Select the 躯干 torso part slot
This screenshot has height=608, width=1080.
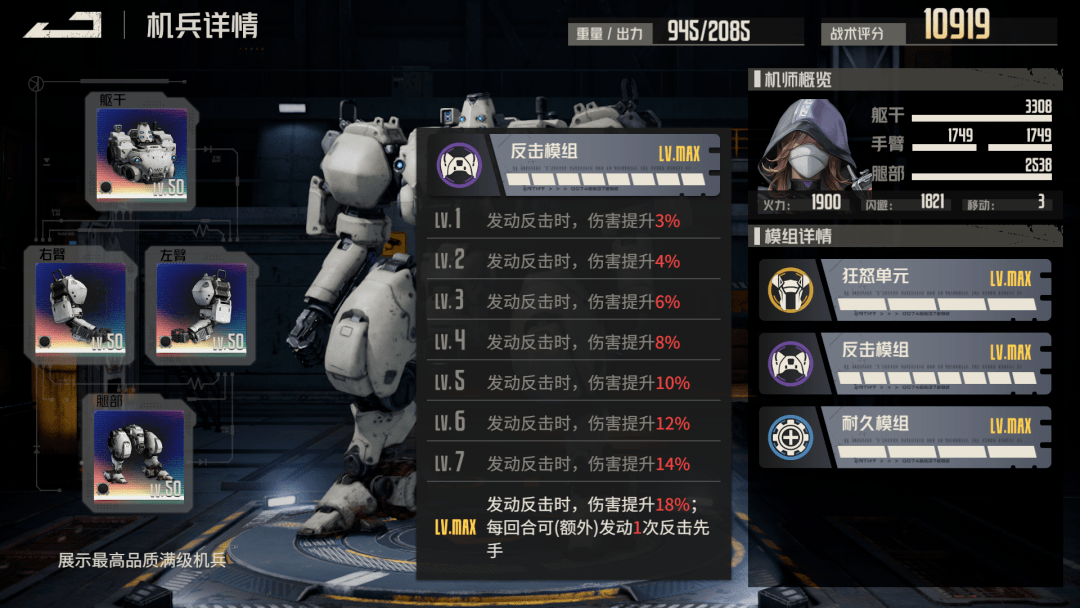click(140, 154)
